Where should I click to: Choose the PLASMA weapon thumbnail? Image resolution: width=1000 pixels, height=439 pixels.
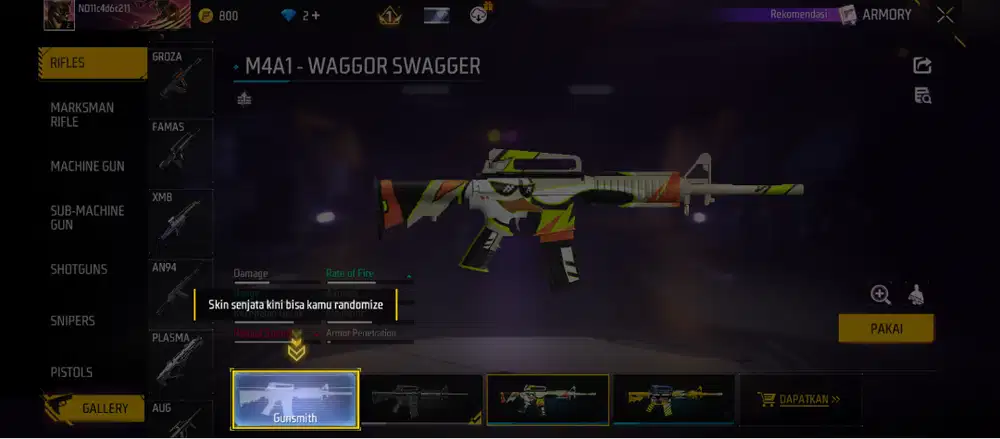point(180,360)
